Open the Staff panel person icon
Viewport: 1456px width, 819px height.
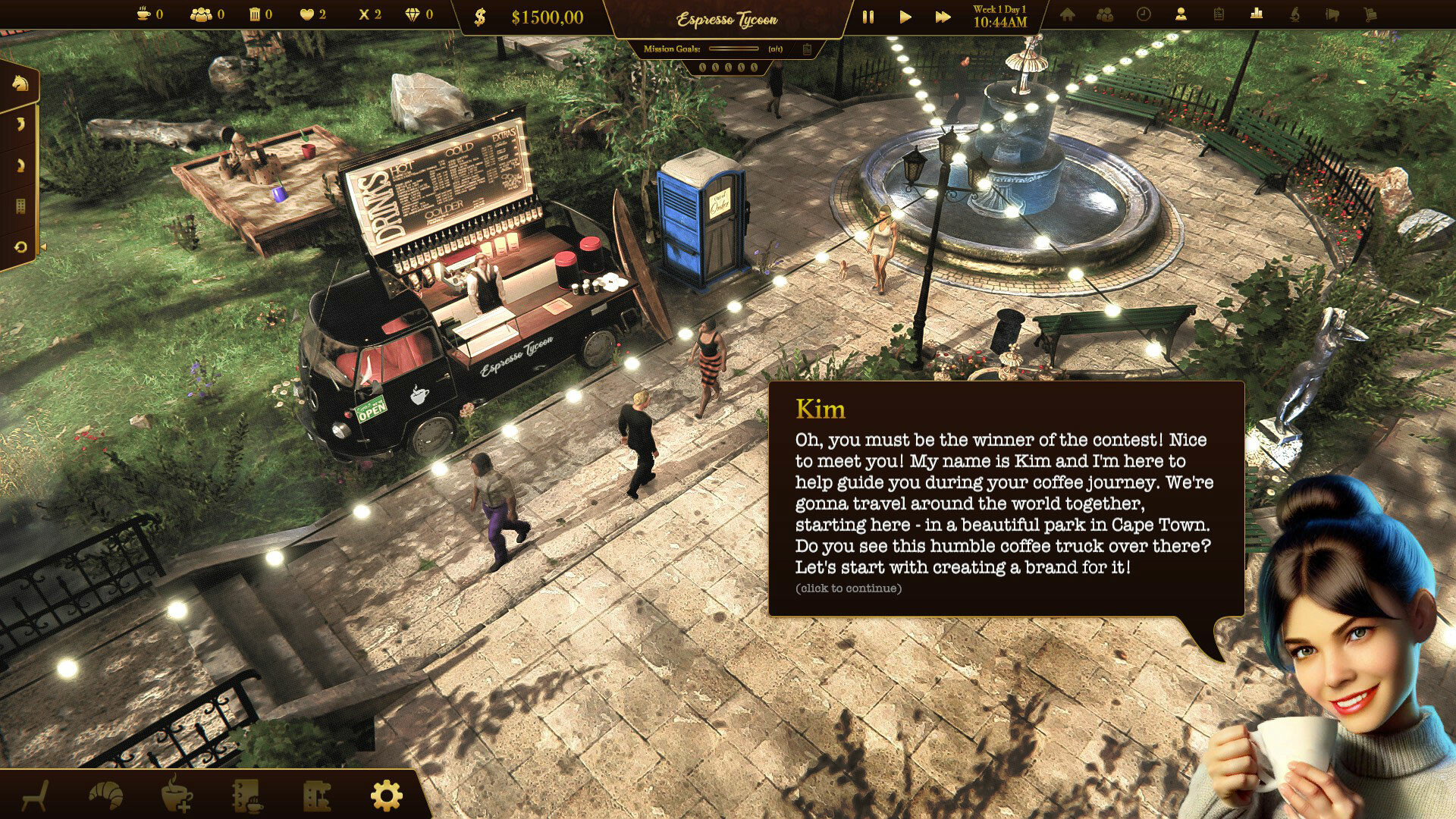pos(1180,15)
